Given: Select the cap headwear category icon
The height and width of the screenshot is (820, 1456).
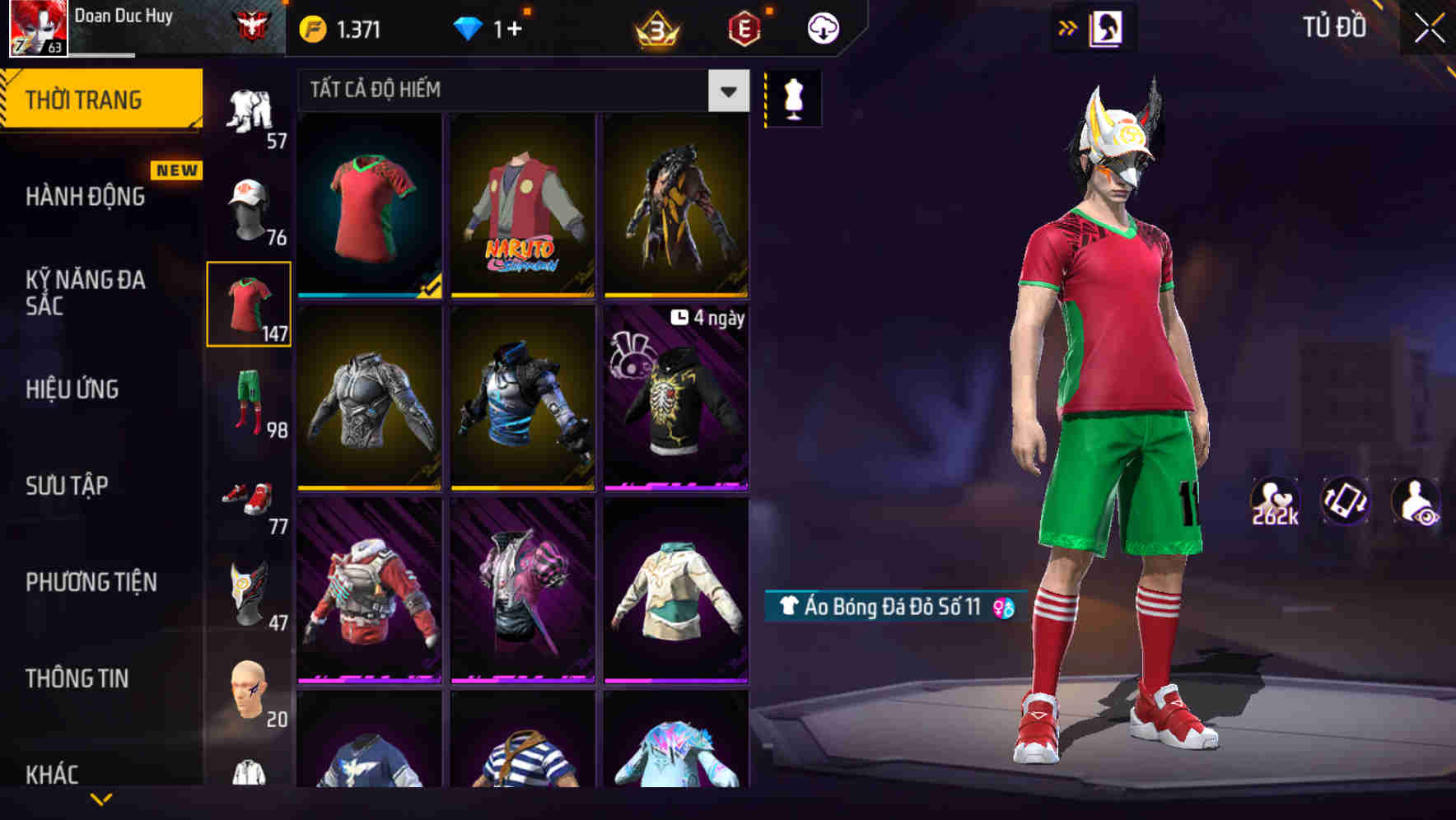Looking at the screenshot, I should tap(250, 207).
